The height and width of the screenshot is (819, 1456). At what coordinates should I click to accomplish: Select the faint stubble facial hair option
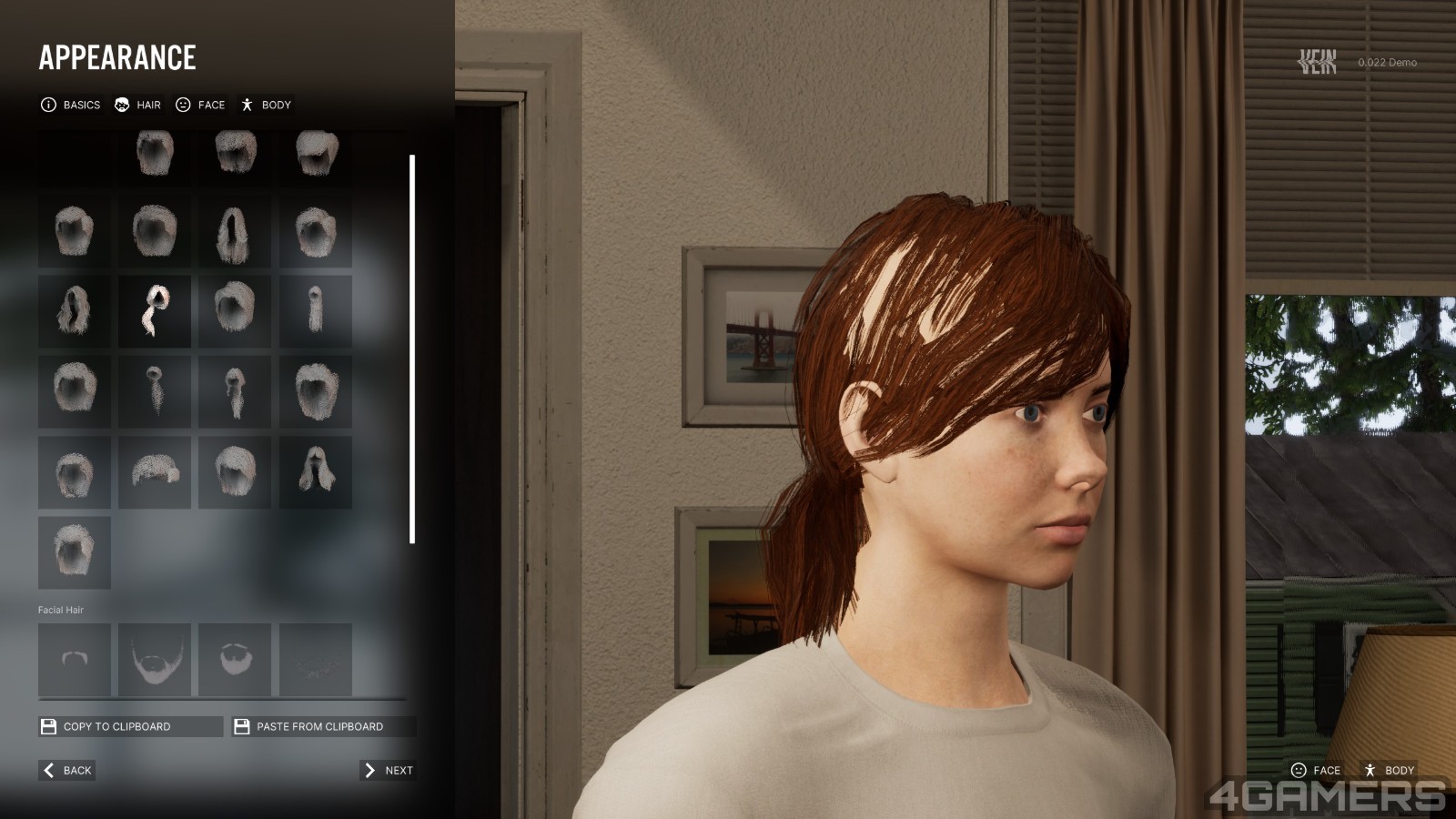[x=315, y=659]
